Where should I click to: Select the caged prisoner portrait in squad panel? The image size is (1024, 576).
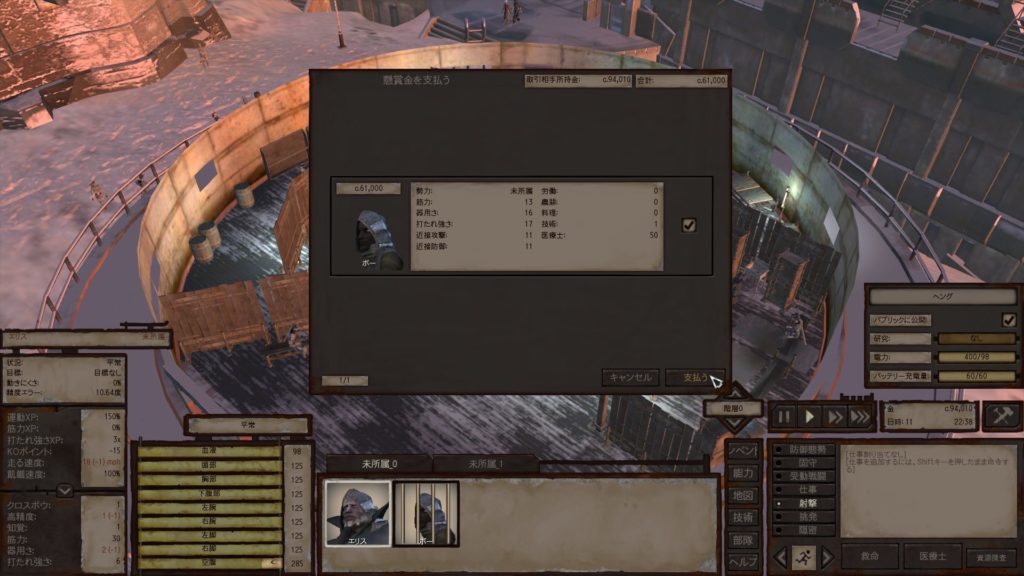point(425,513)
